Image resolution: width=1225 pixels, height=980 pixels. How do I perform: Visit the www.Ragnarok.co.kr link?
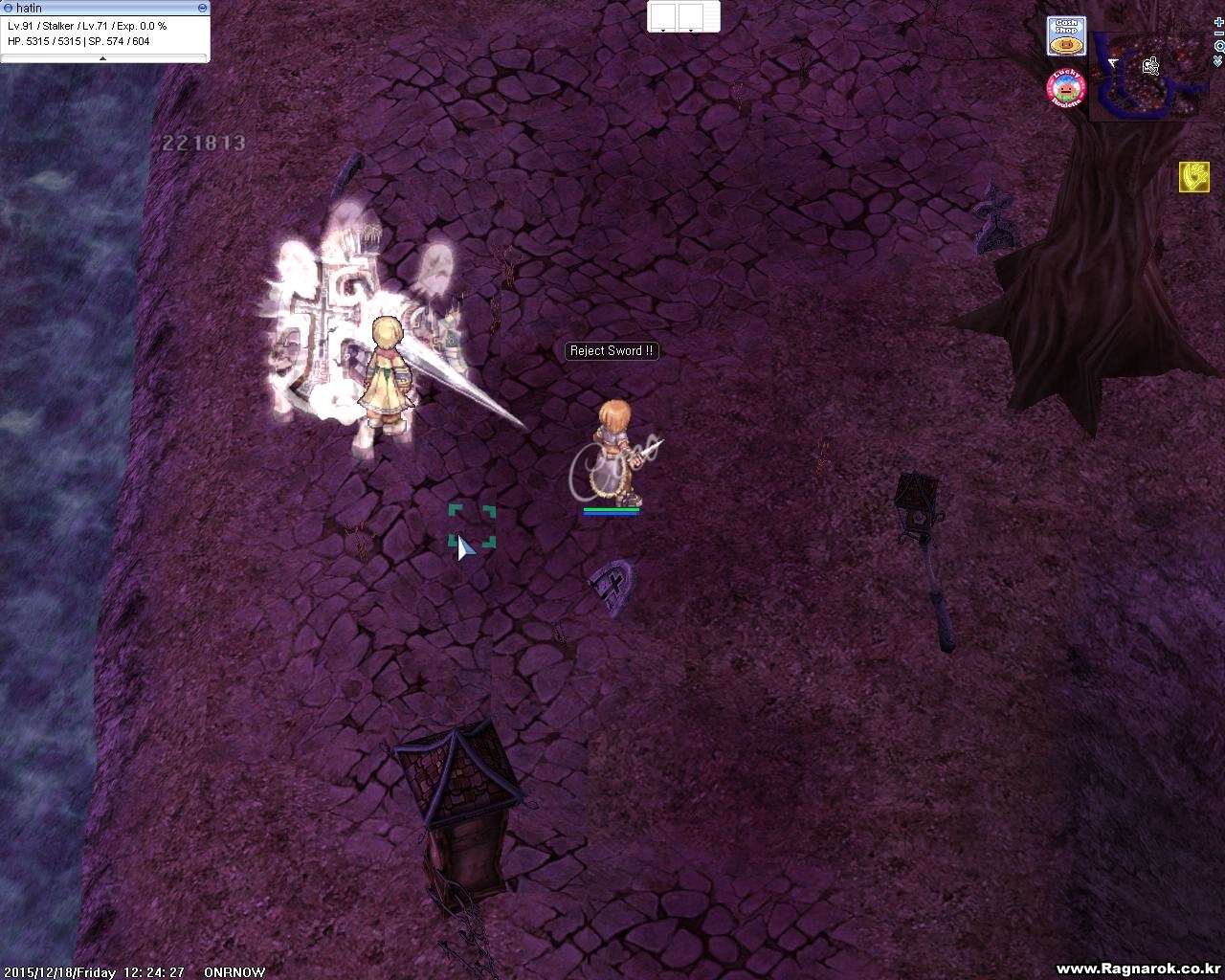point(1139,969)
